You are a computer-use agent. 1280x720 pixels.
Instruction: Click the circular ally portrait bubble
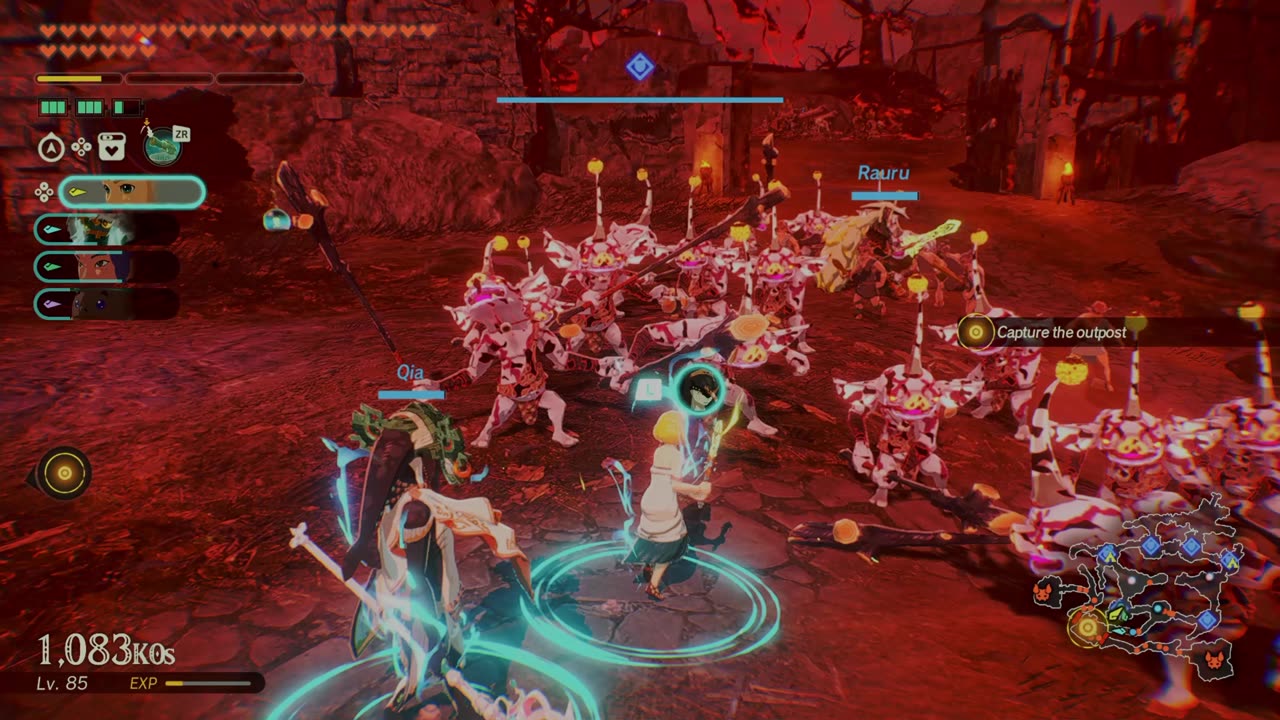695,391
